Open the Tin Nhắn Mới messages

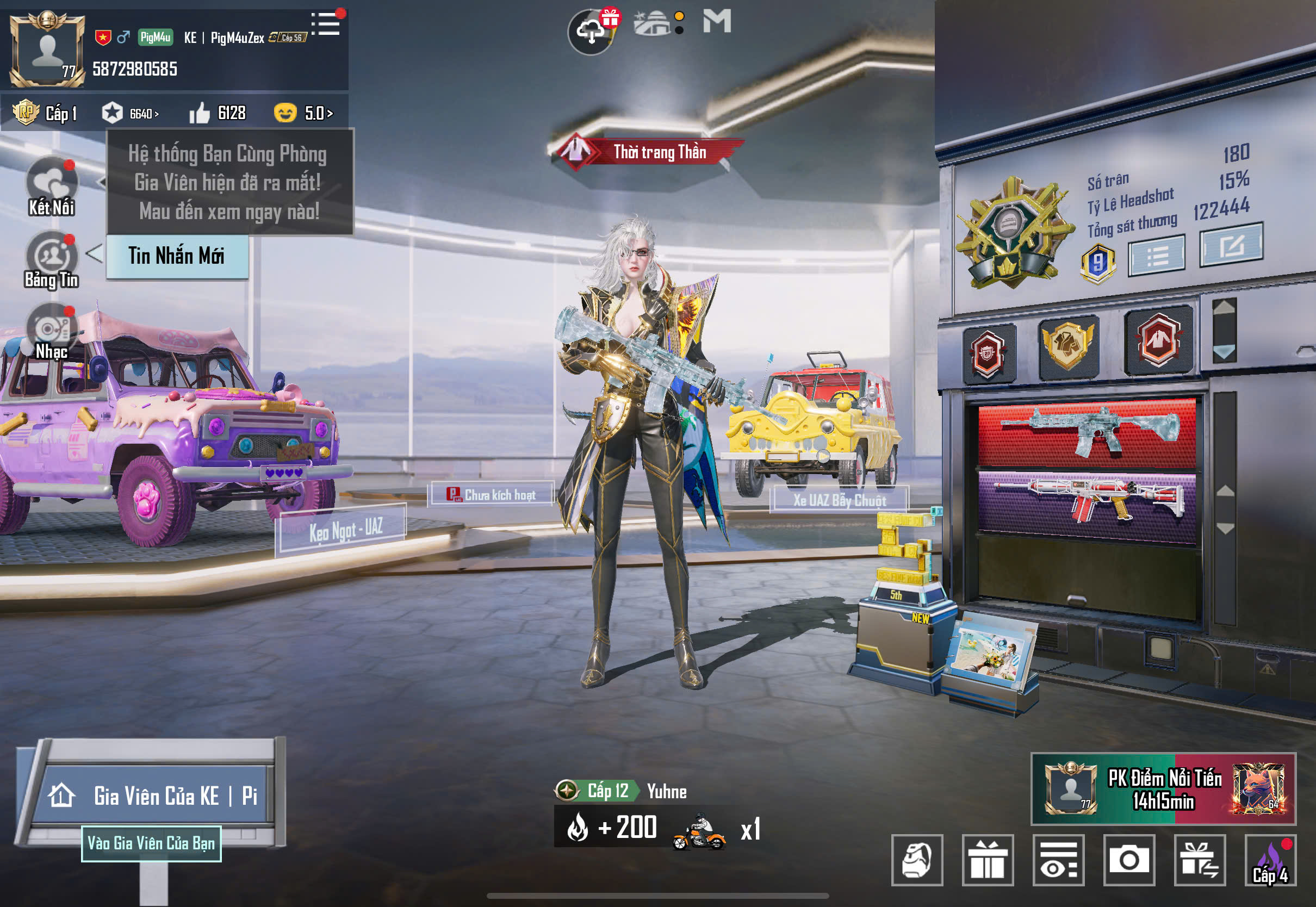[177, 256]
